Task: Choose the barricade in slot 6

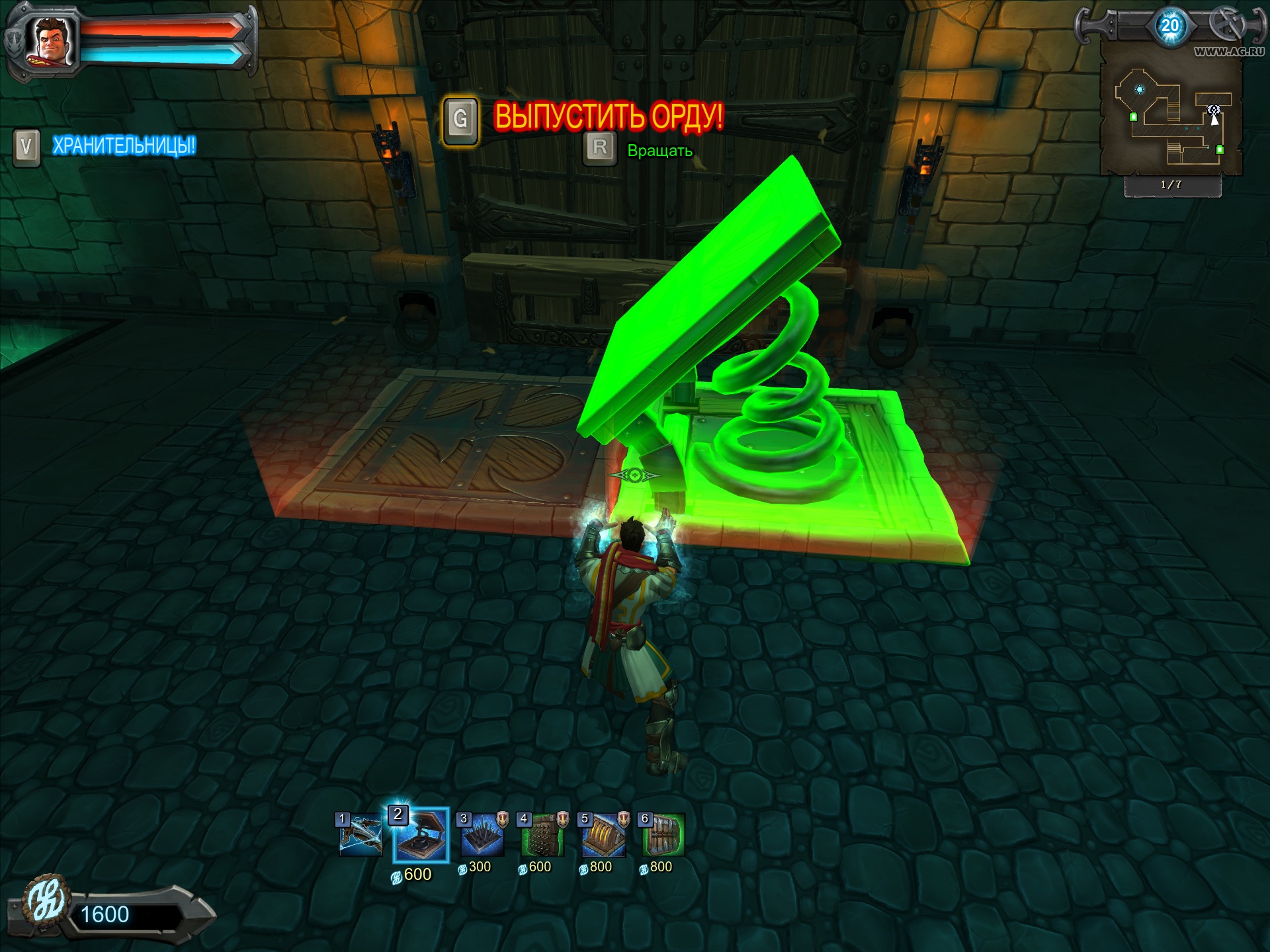Action: tap(663, 836)
